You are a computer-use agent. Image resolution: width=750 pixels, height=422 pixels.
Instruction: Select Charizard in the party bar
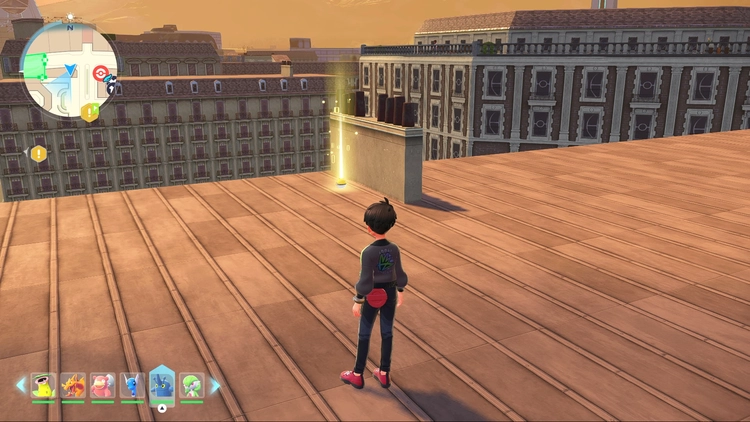[73, 385]
